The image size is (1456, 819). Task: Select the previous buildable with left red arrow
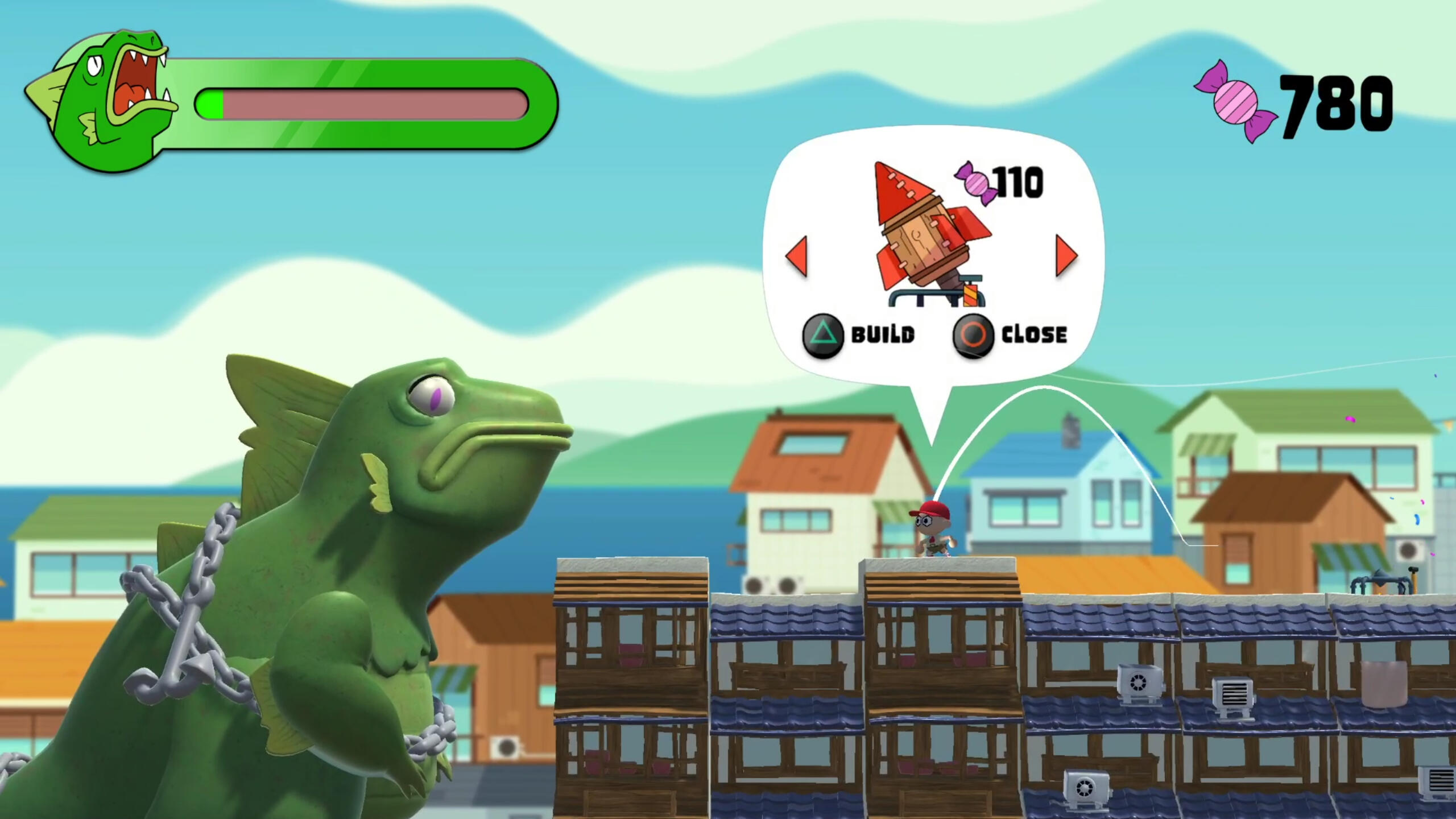pos(797,257)
